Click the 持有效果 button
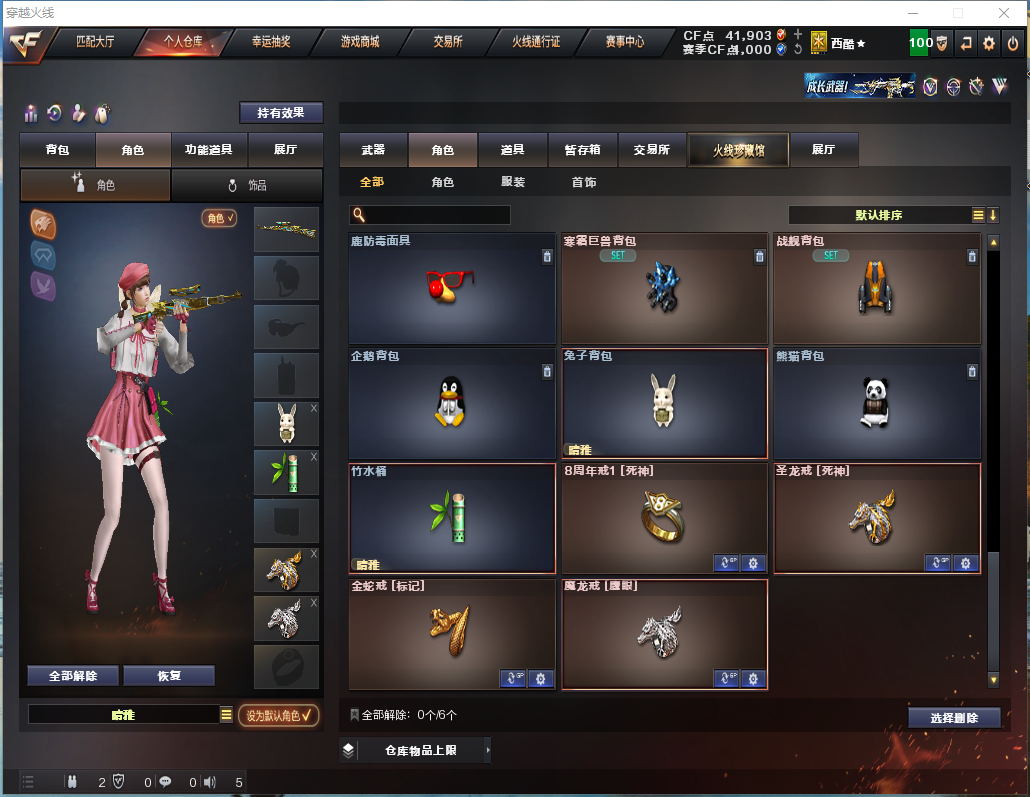 point(281,113)
